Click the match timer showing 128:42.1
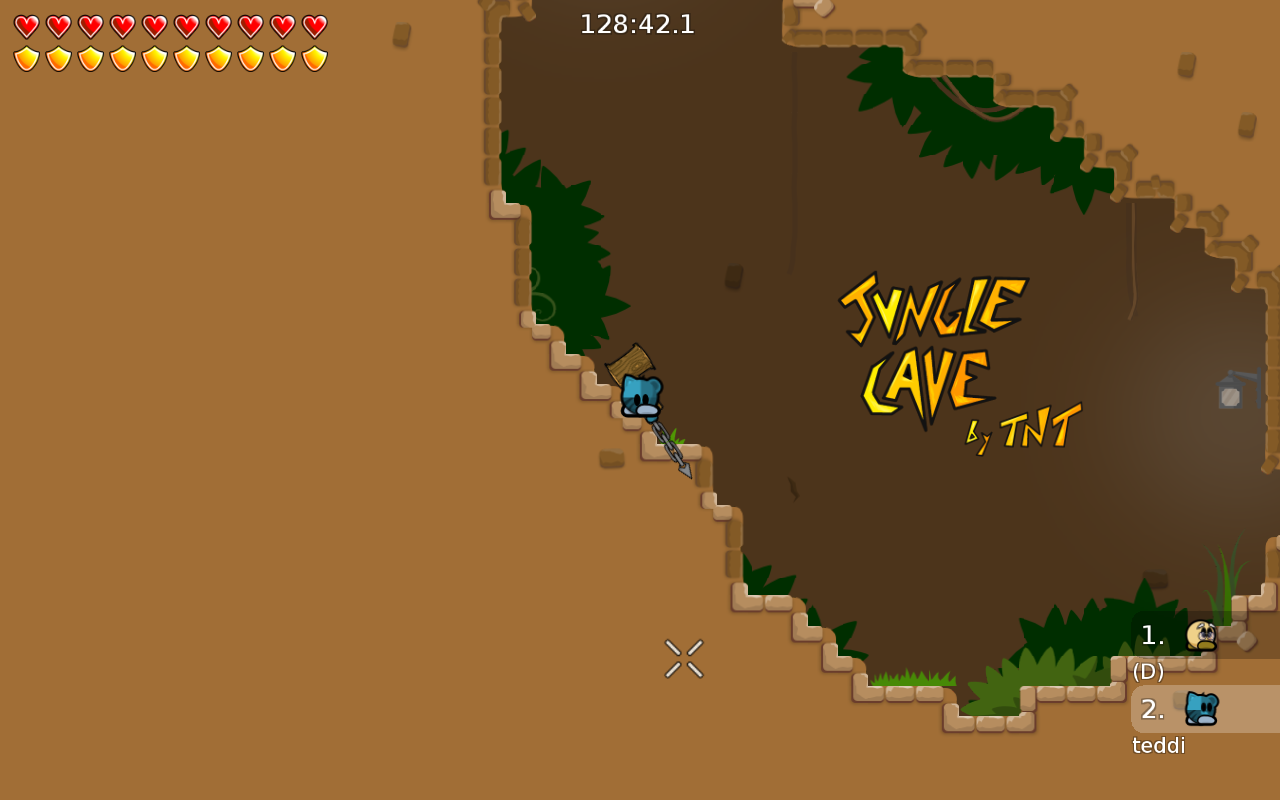This screenshot has width=1280, height=800. [637, 25]
